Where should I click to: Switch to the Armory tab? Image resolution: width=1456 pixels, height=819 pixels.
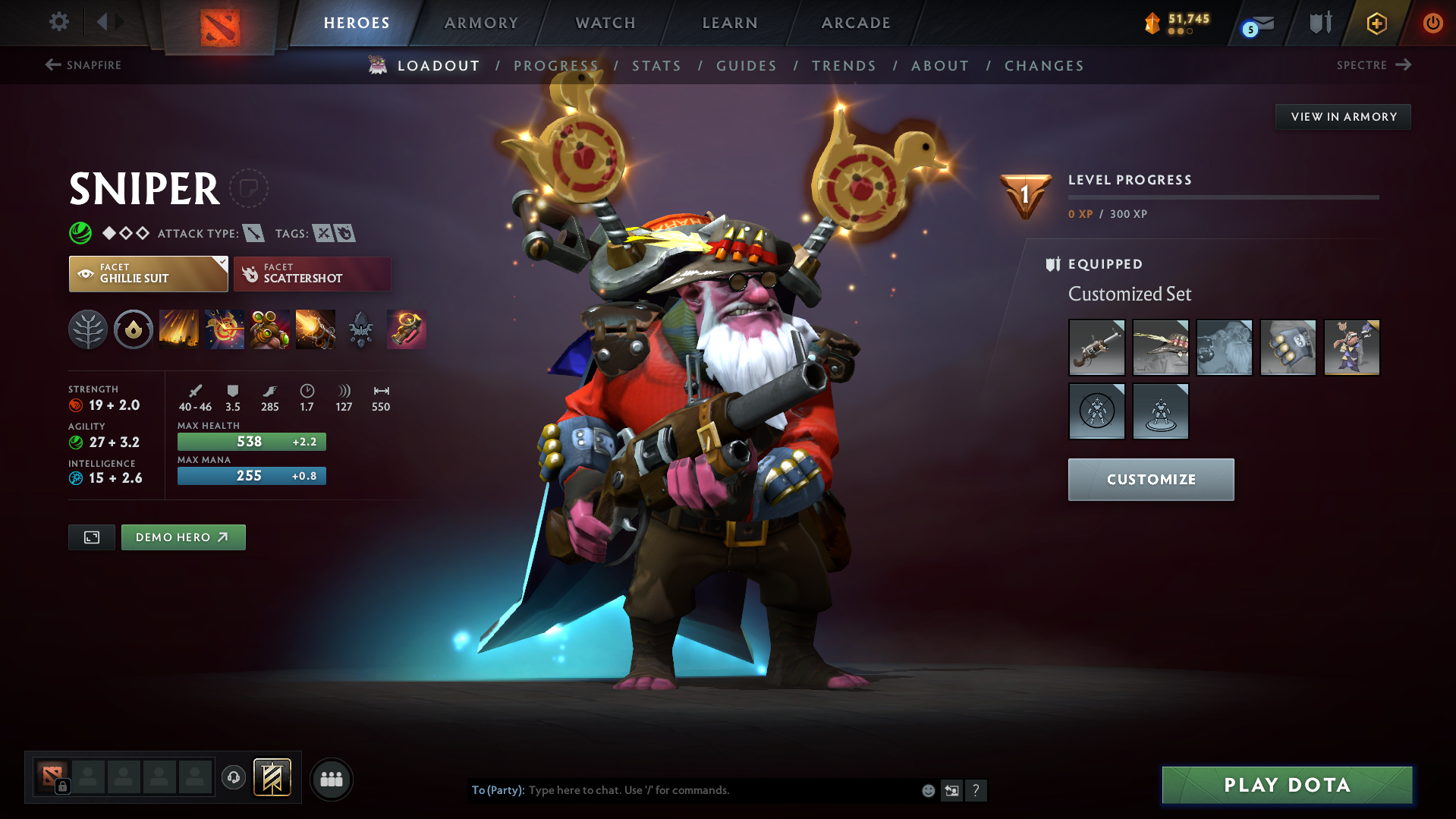tap(481, 23)
